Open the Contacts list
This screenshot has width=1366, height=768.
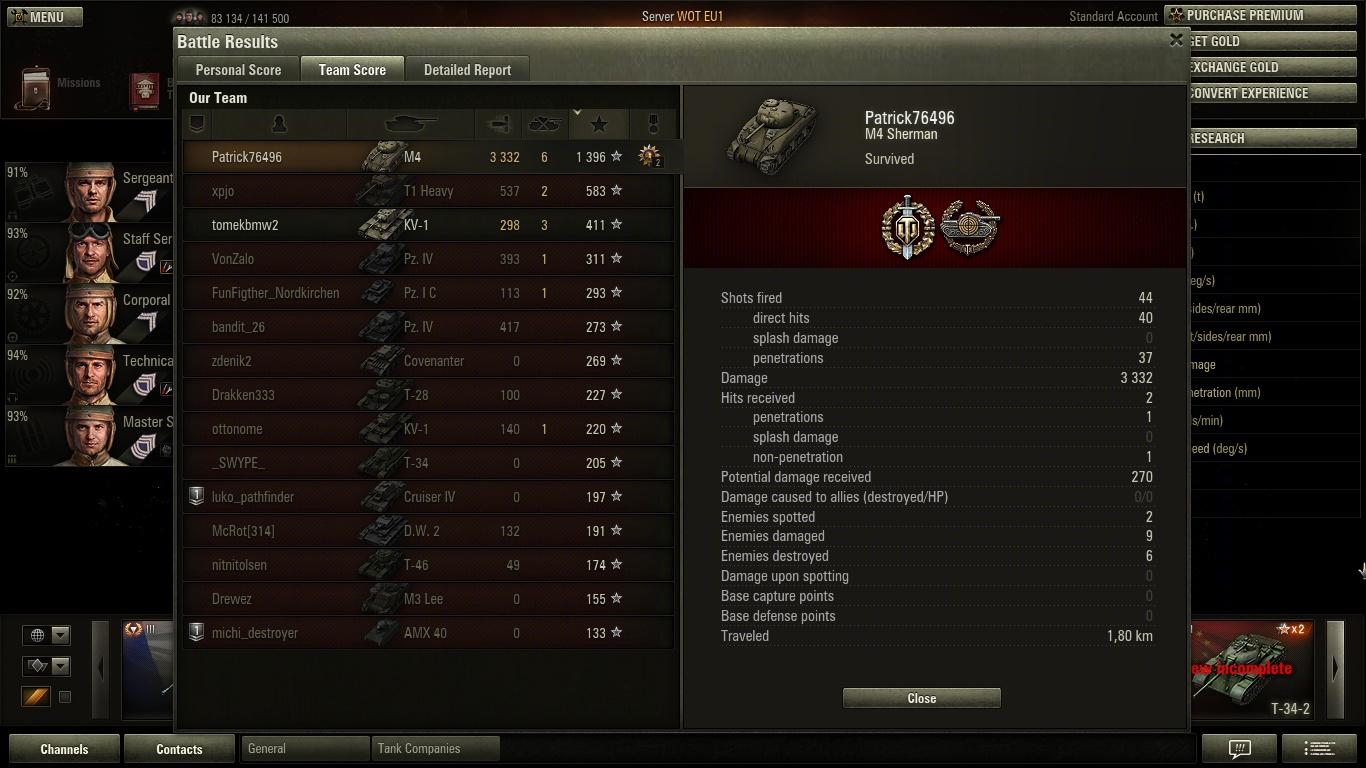[179, 749]
